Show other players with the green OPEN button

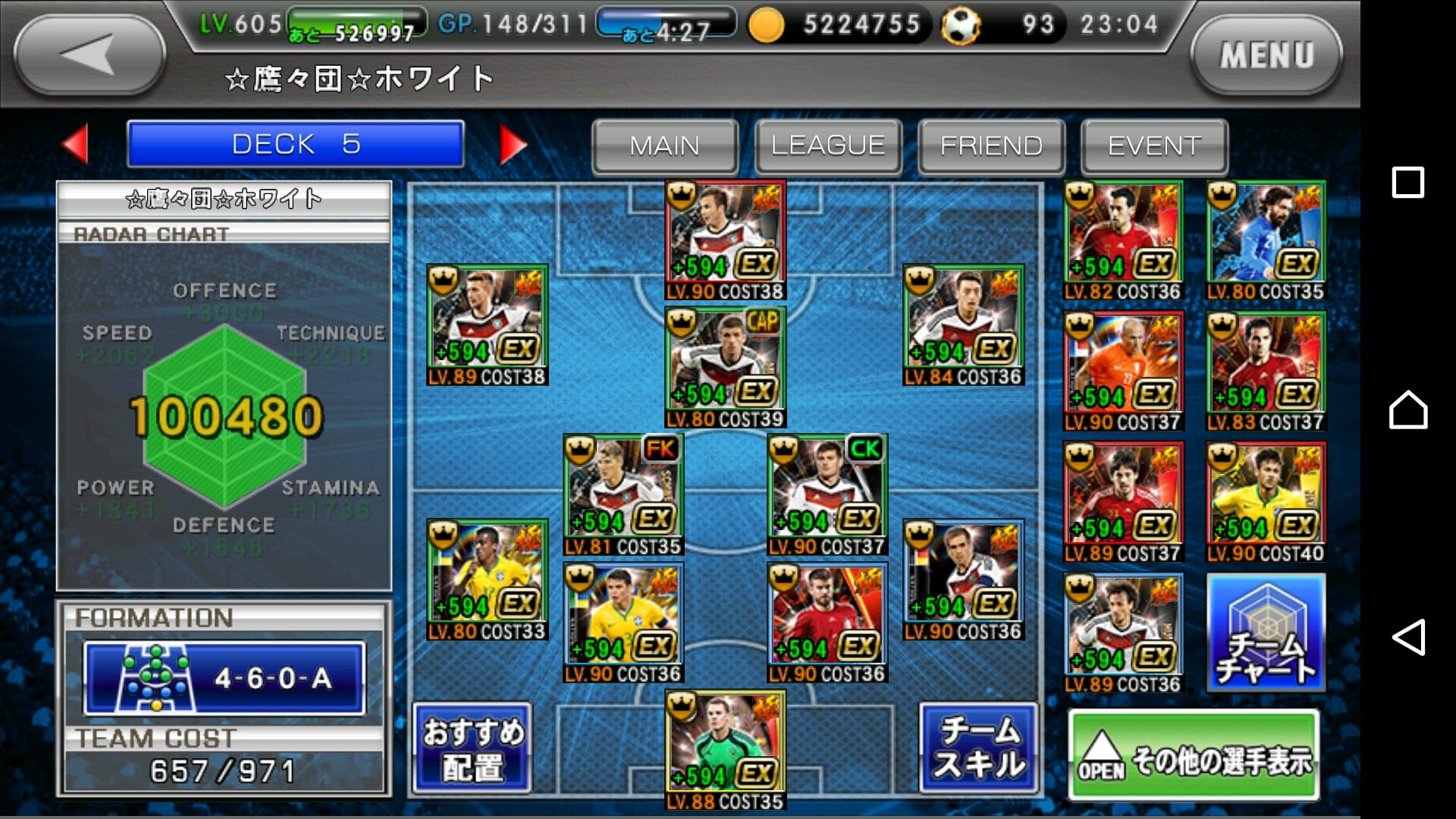pyautogui.click(x=1194, y=755)
